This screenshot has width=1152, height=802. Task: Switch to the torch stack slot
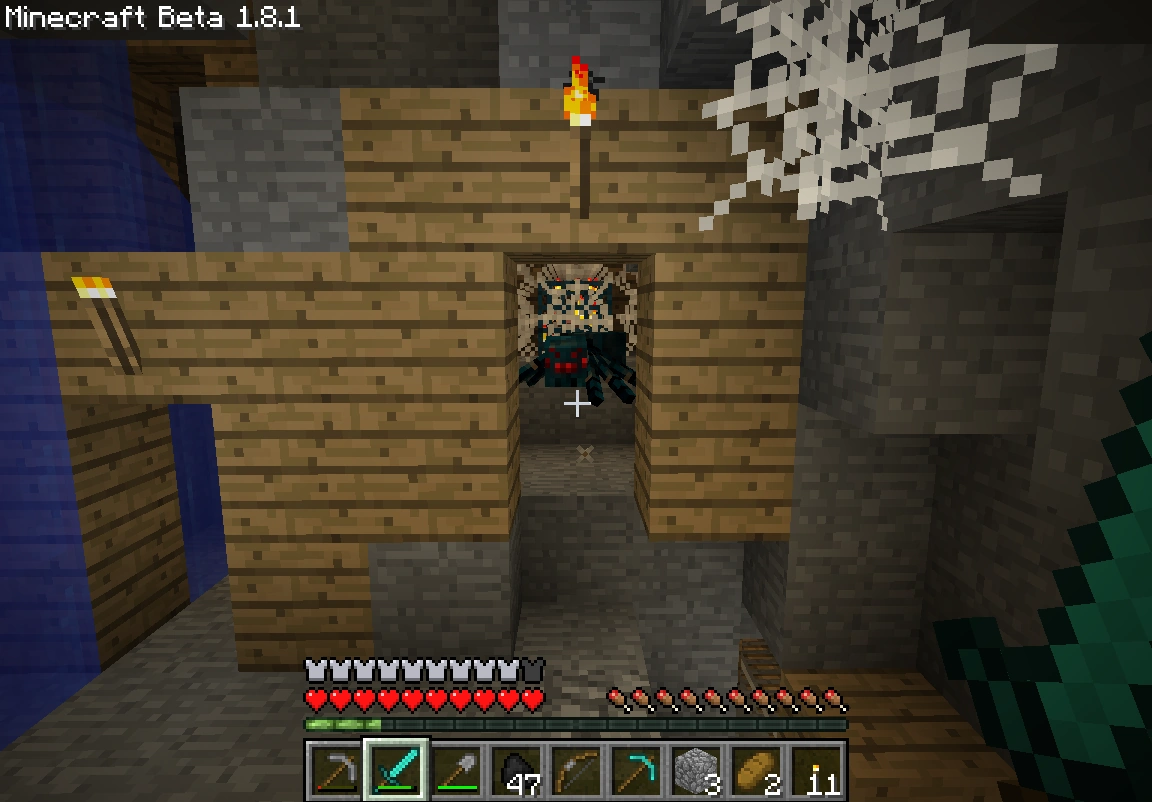[816, 772]
